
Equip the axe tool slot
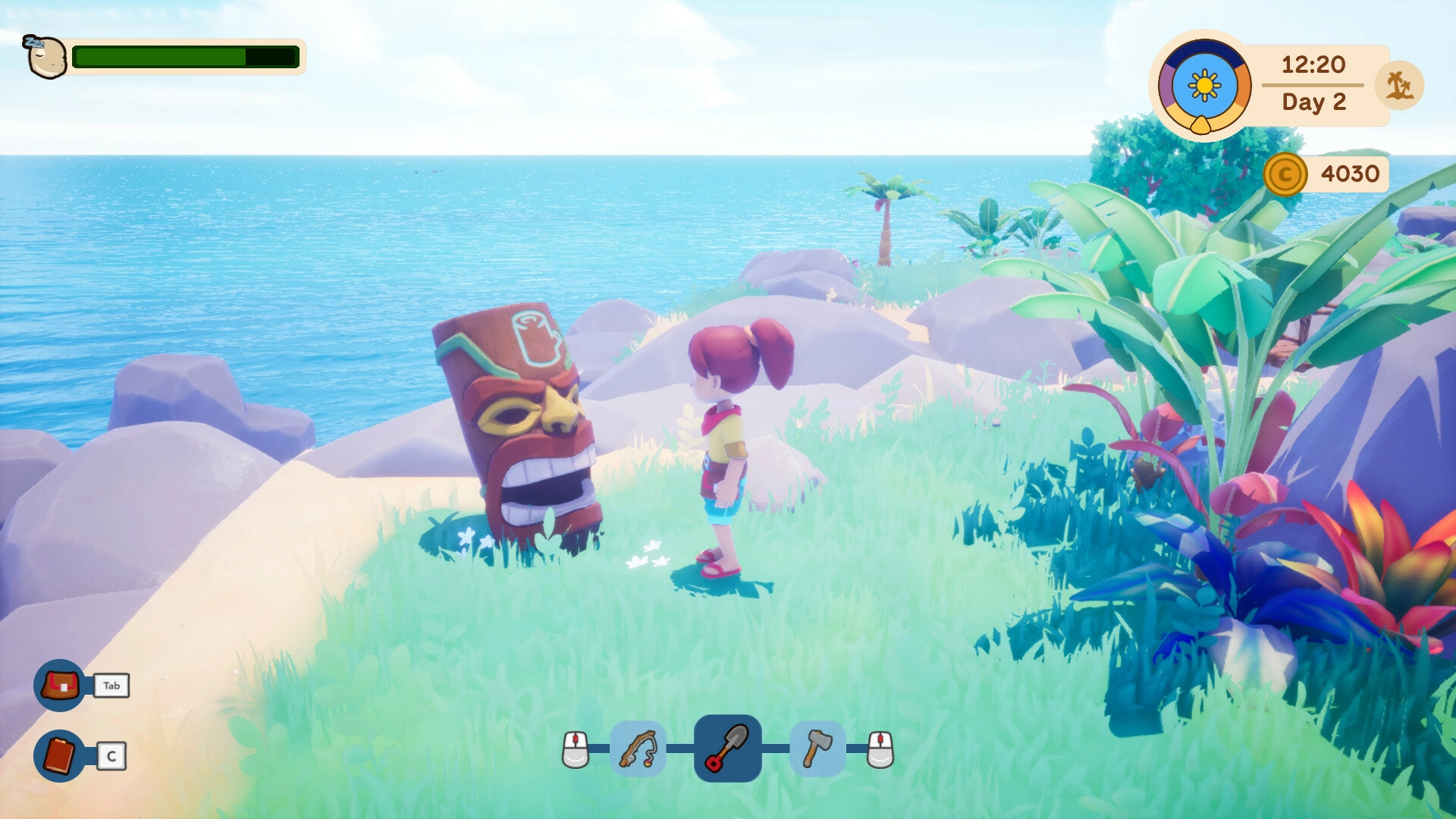(817, 748)
